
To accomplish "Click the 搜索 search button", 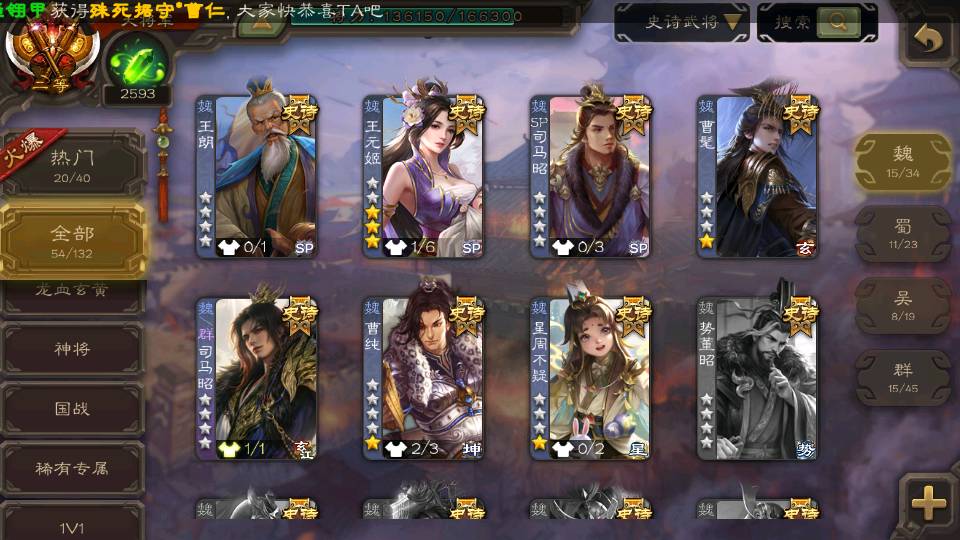I will 817,22.
